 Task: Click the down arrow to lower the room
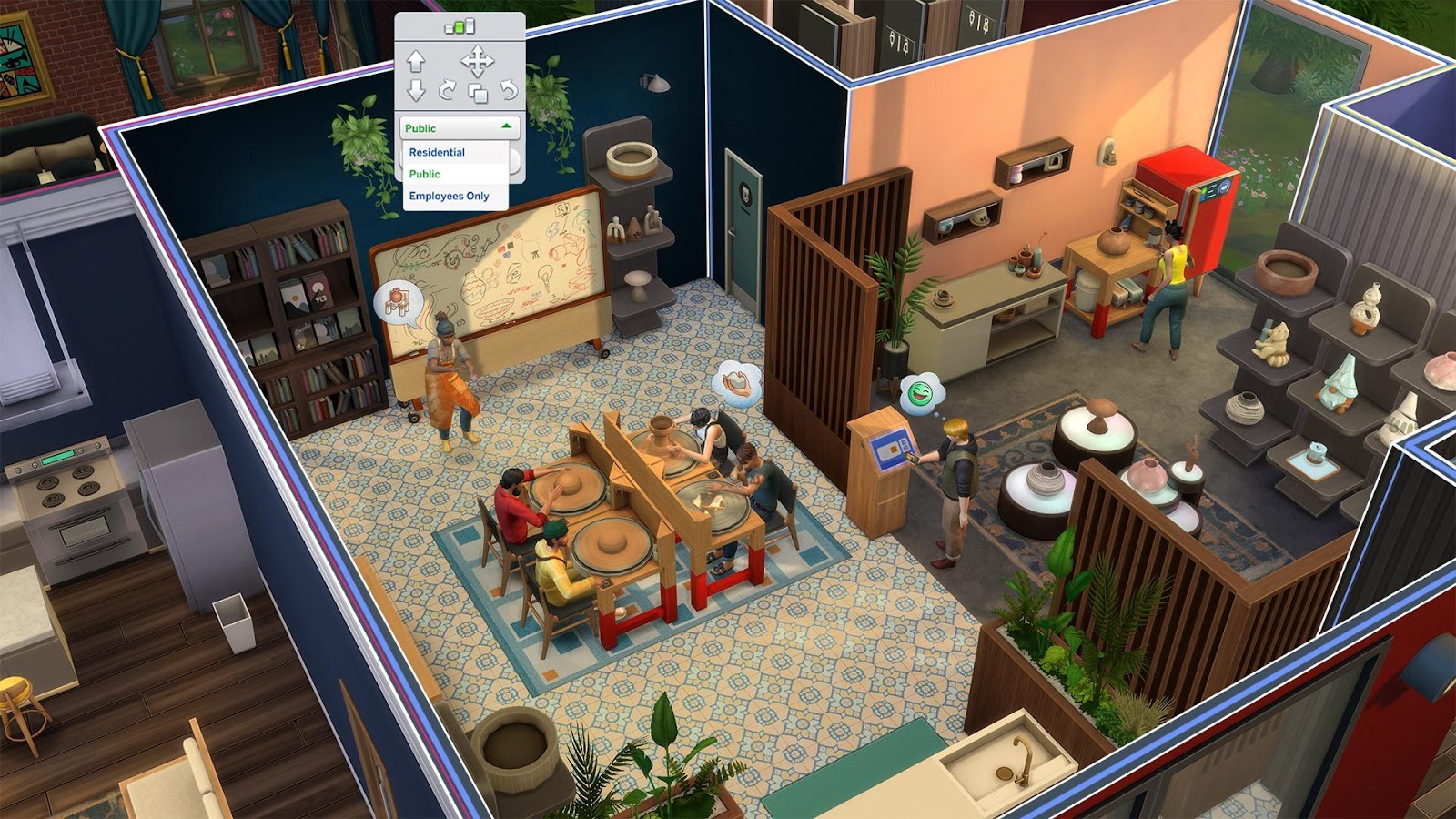pos(416,90)
